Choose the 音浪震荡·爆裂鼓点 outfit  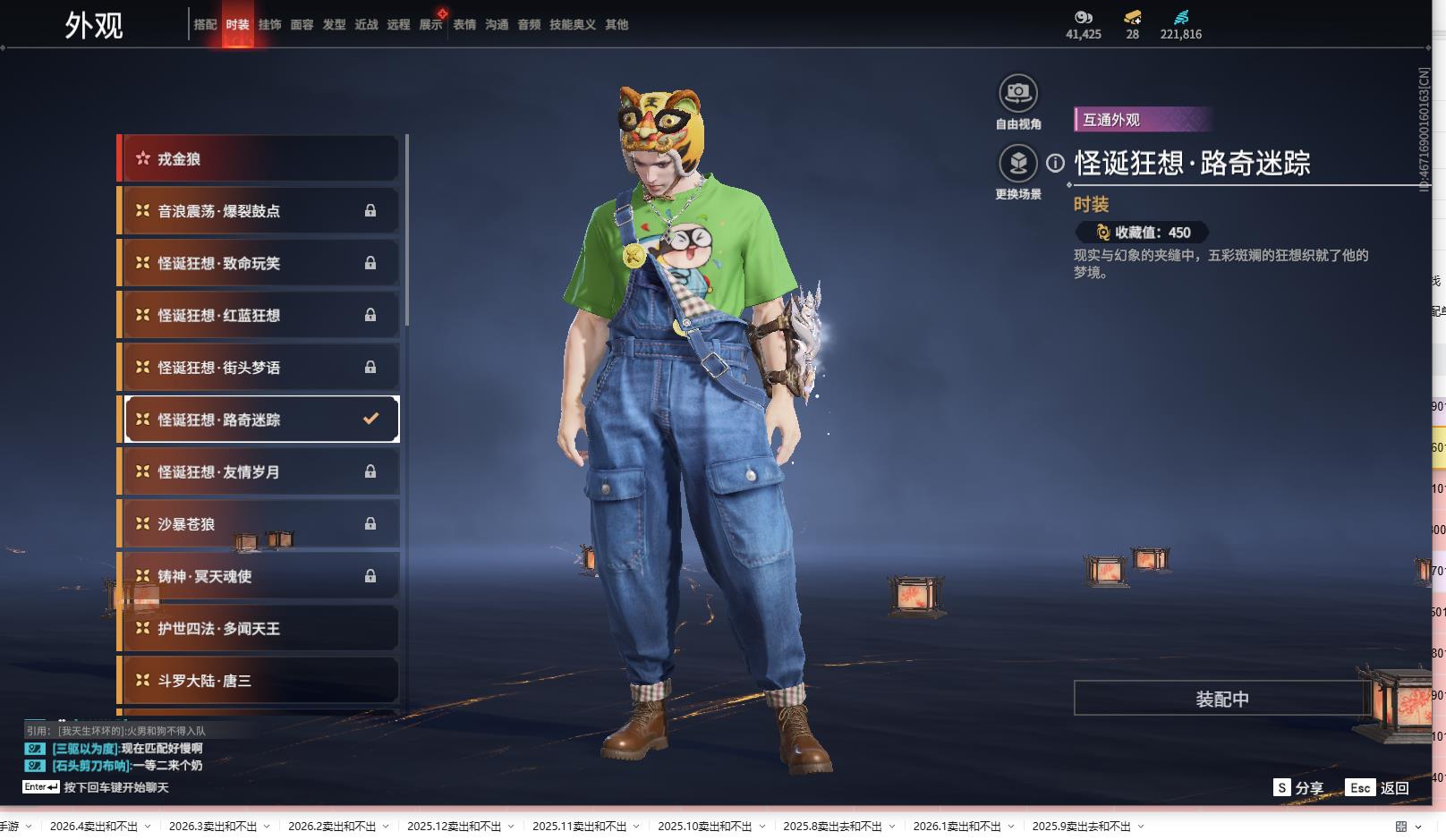point(259,211)
